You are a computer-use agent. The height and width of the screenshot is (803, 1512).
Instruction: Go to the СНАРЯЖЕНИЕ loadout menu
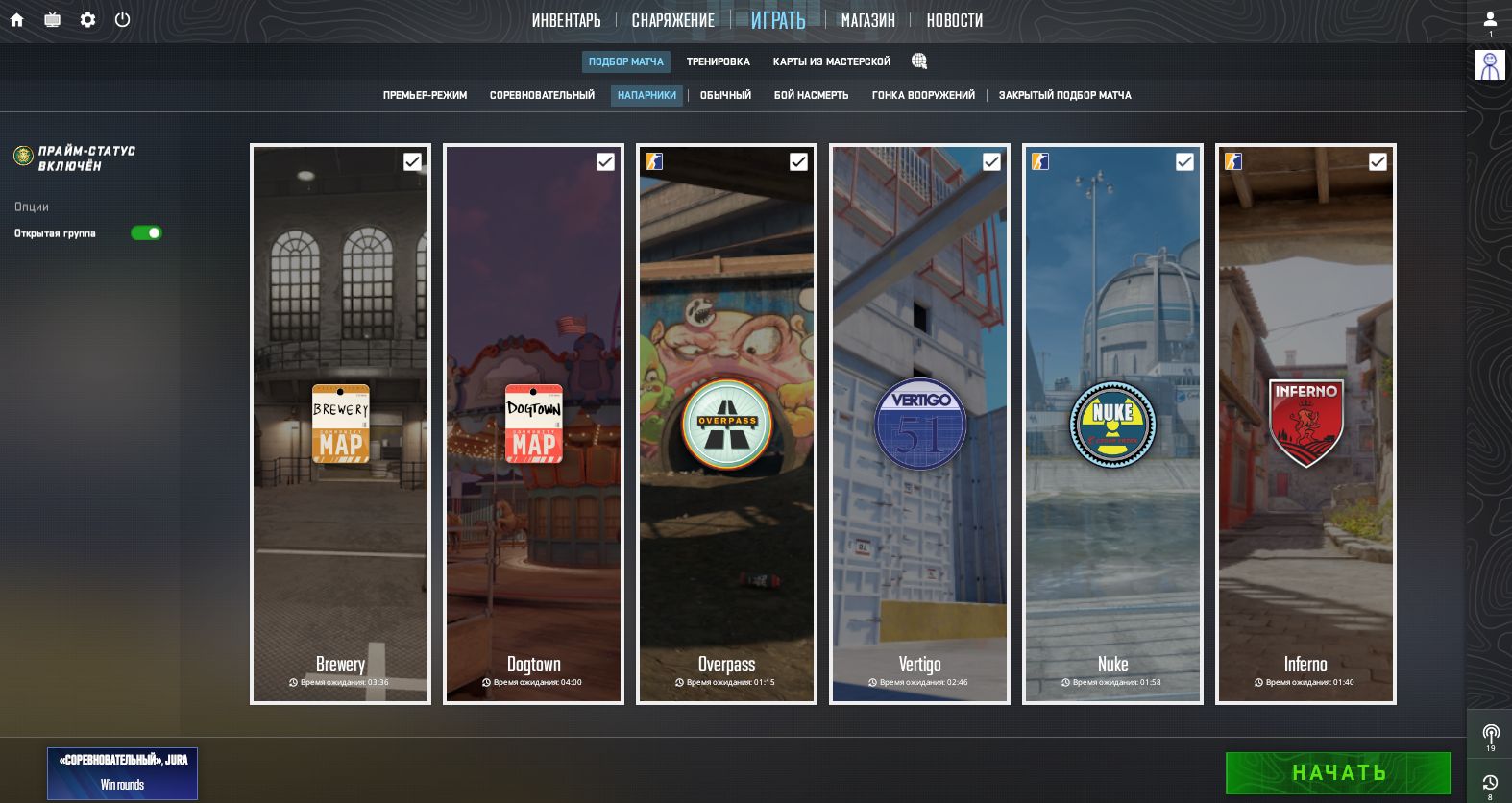672,20
